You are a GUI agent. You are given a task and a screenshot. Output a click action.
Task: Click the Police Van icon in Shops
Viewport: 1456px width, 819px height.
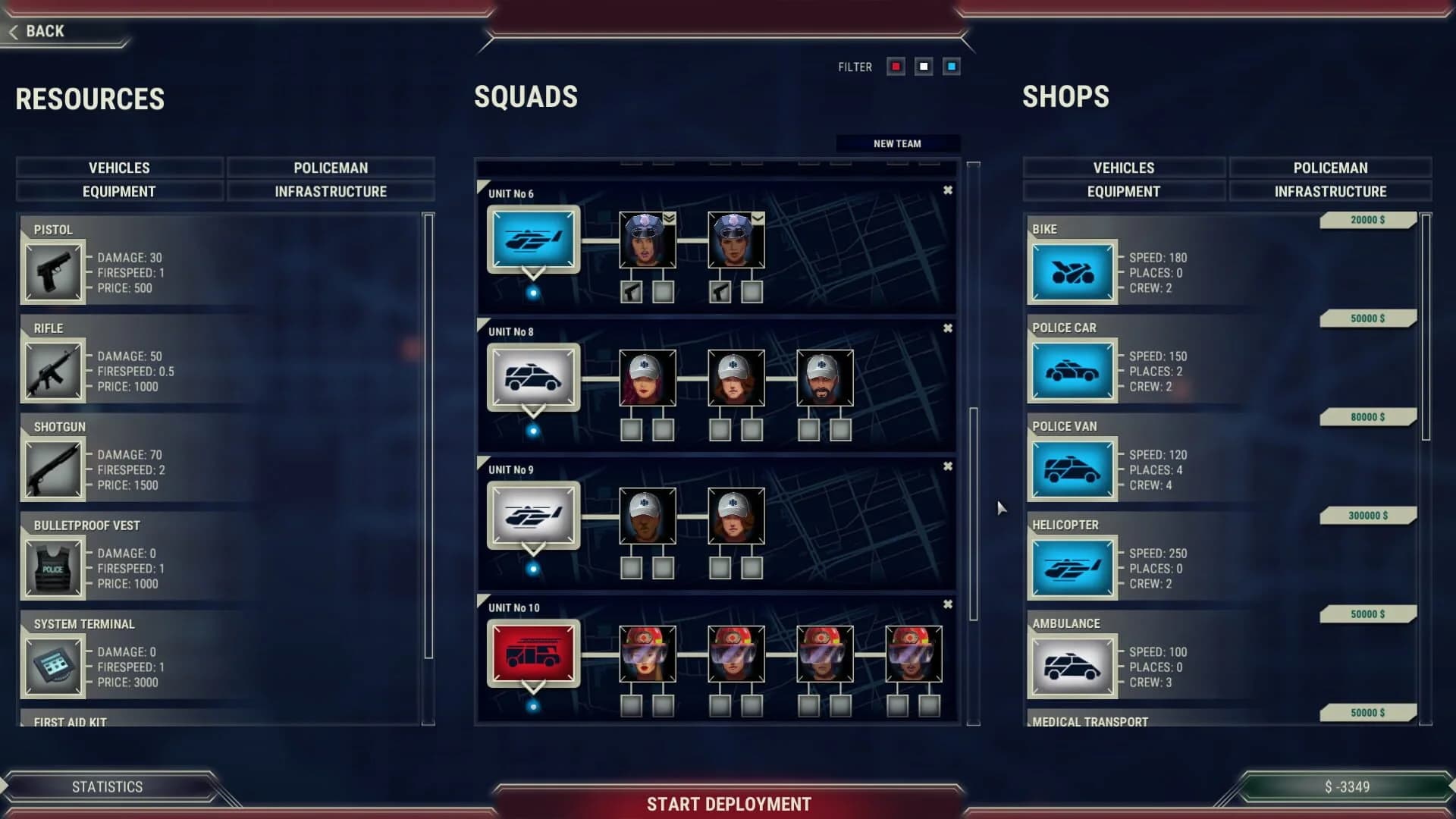coord(1072,468)
